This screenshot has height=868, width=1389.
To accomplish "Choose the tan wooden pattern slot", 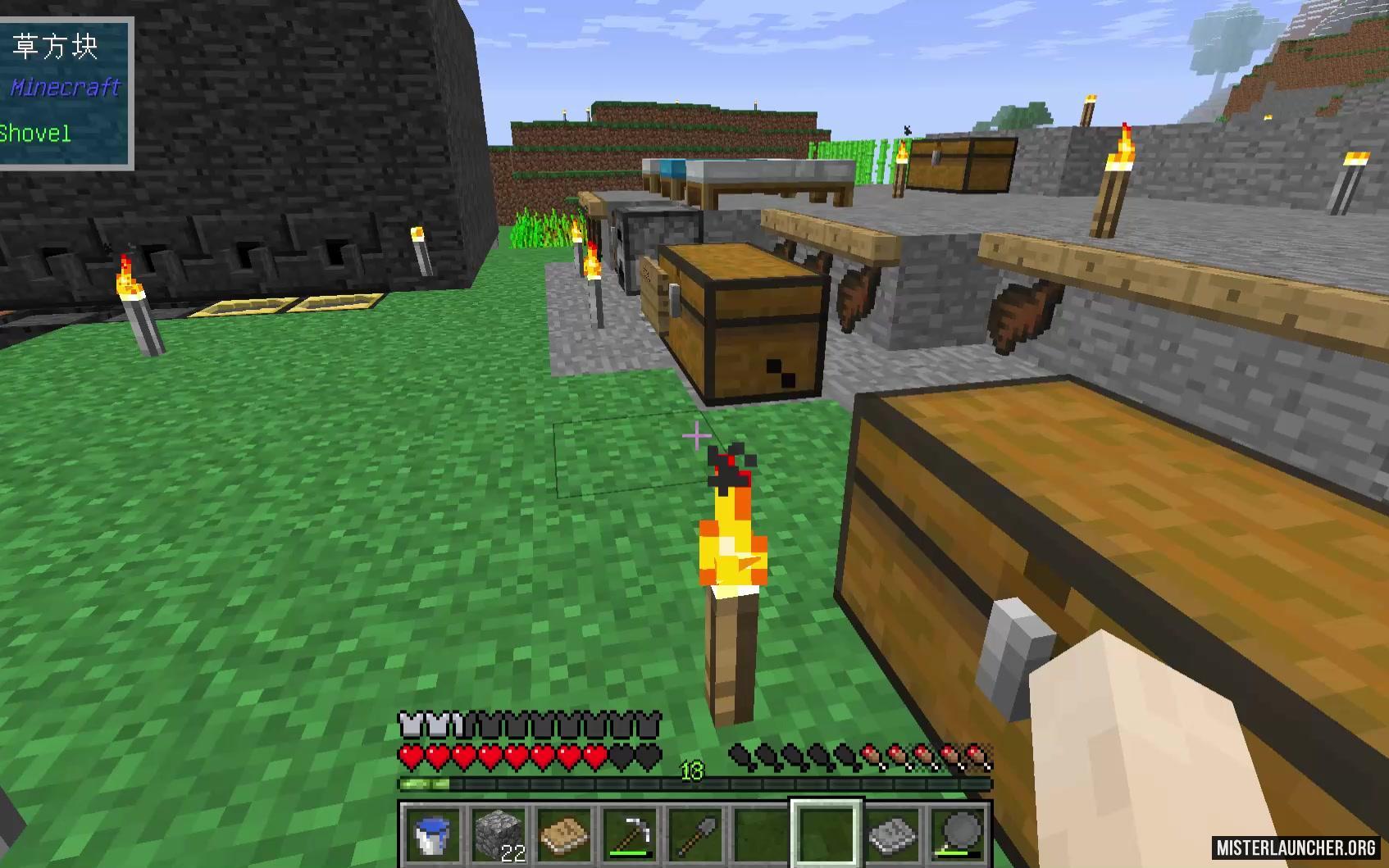I will [564, 833].
